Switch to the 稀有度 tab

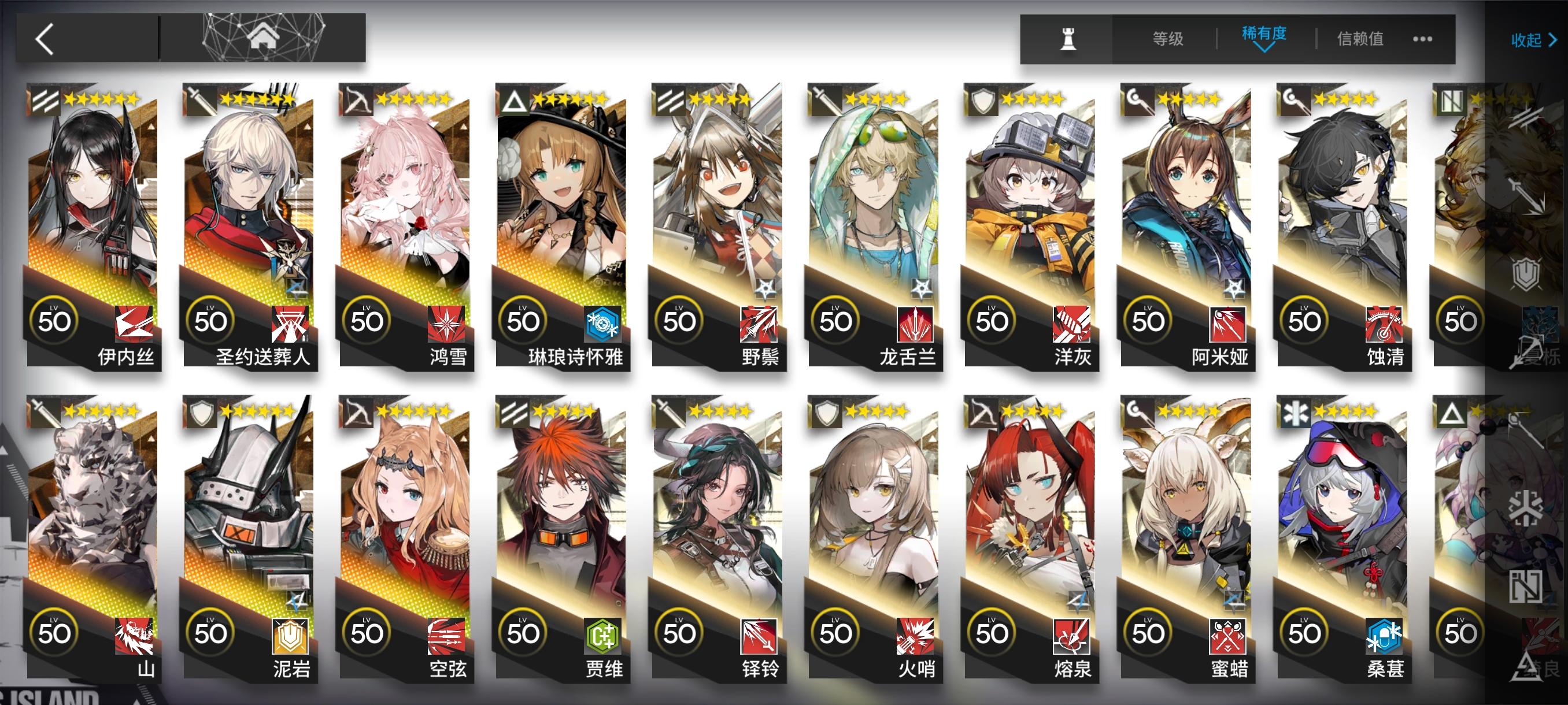click(x=1264, y=36)
